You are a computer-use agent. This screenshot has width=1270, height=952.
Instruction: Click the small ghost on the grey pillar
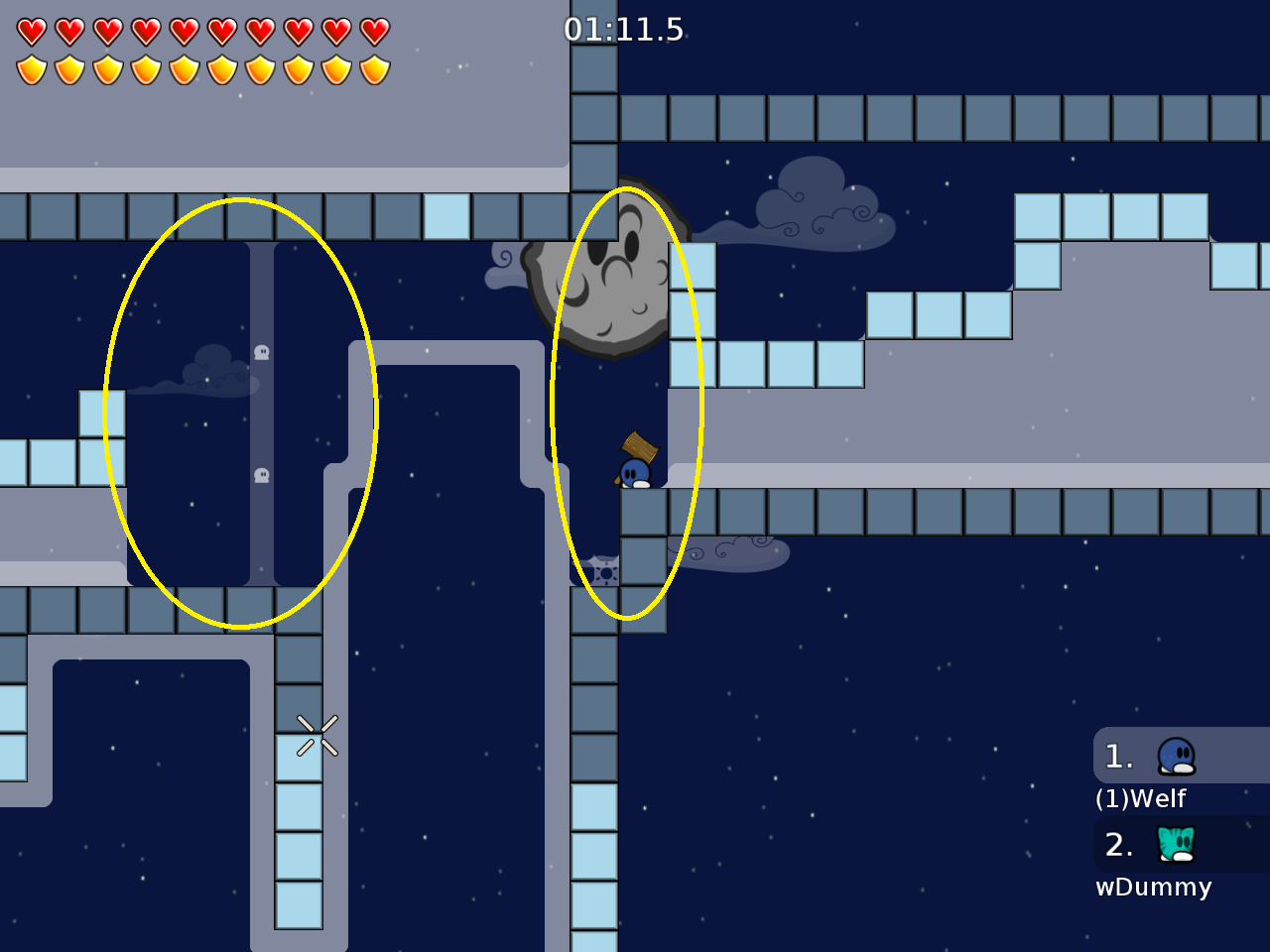(261, 352)
